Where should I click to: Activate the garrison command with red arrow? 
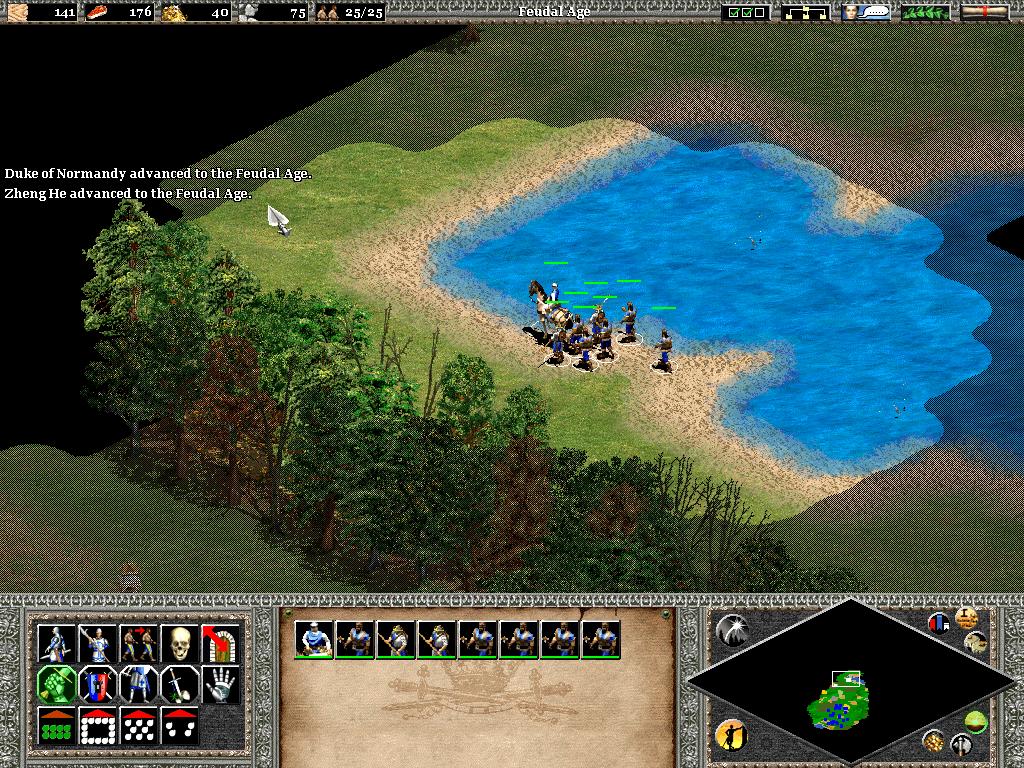tap(219, 644)
